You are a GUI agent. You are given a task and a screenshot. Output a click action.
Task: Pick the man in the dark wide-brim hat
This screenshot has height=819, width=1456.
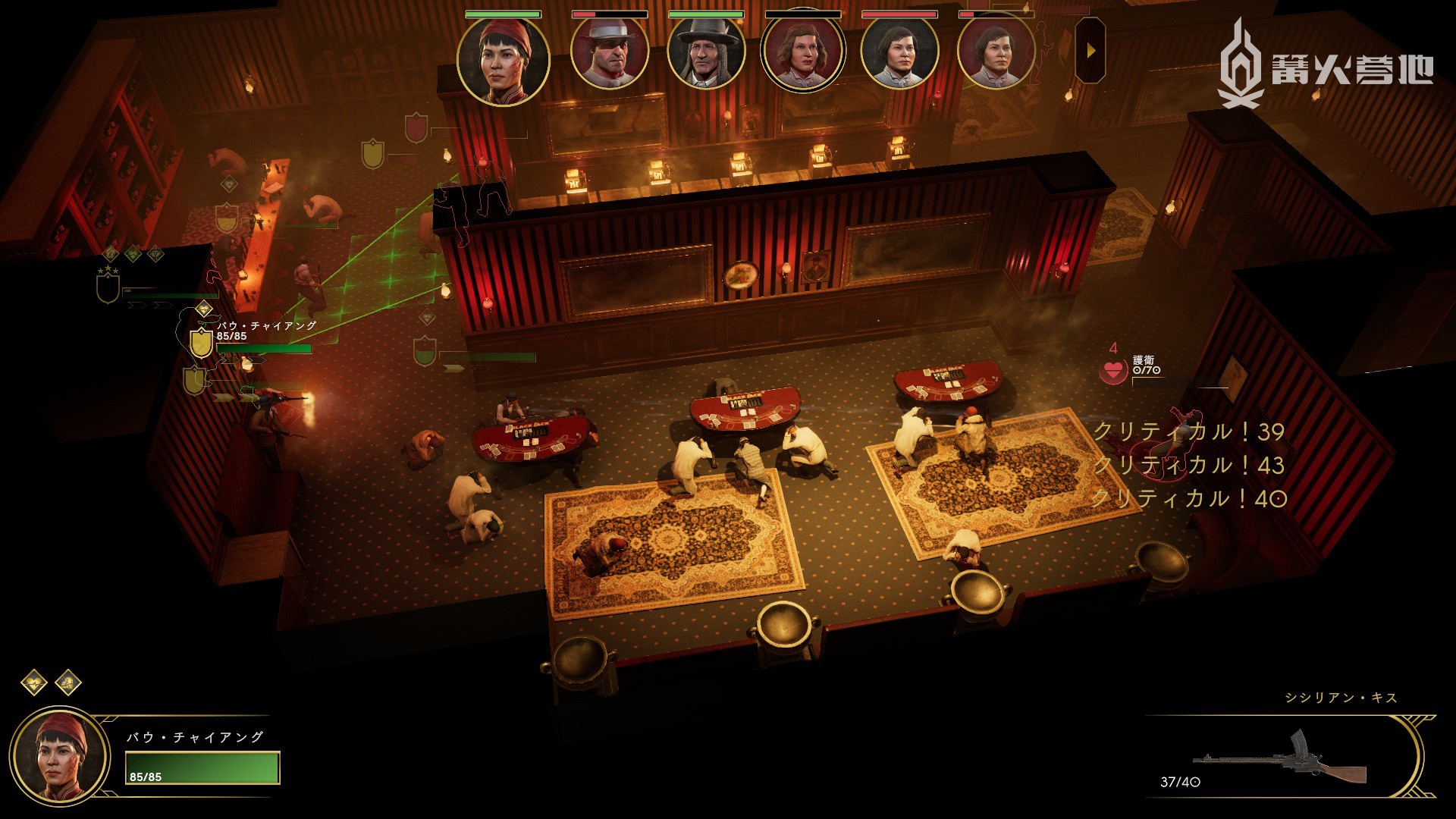(705, 53)
